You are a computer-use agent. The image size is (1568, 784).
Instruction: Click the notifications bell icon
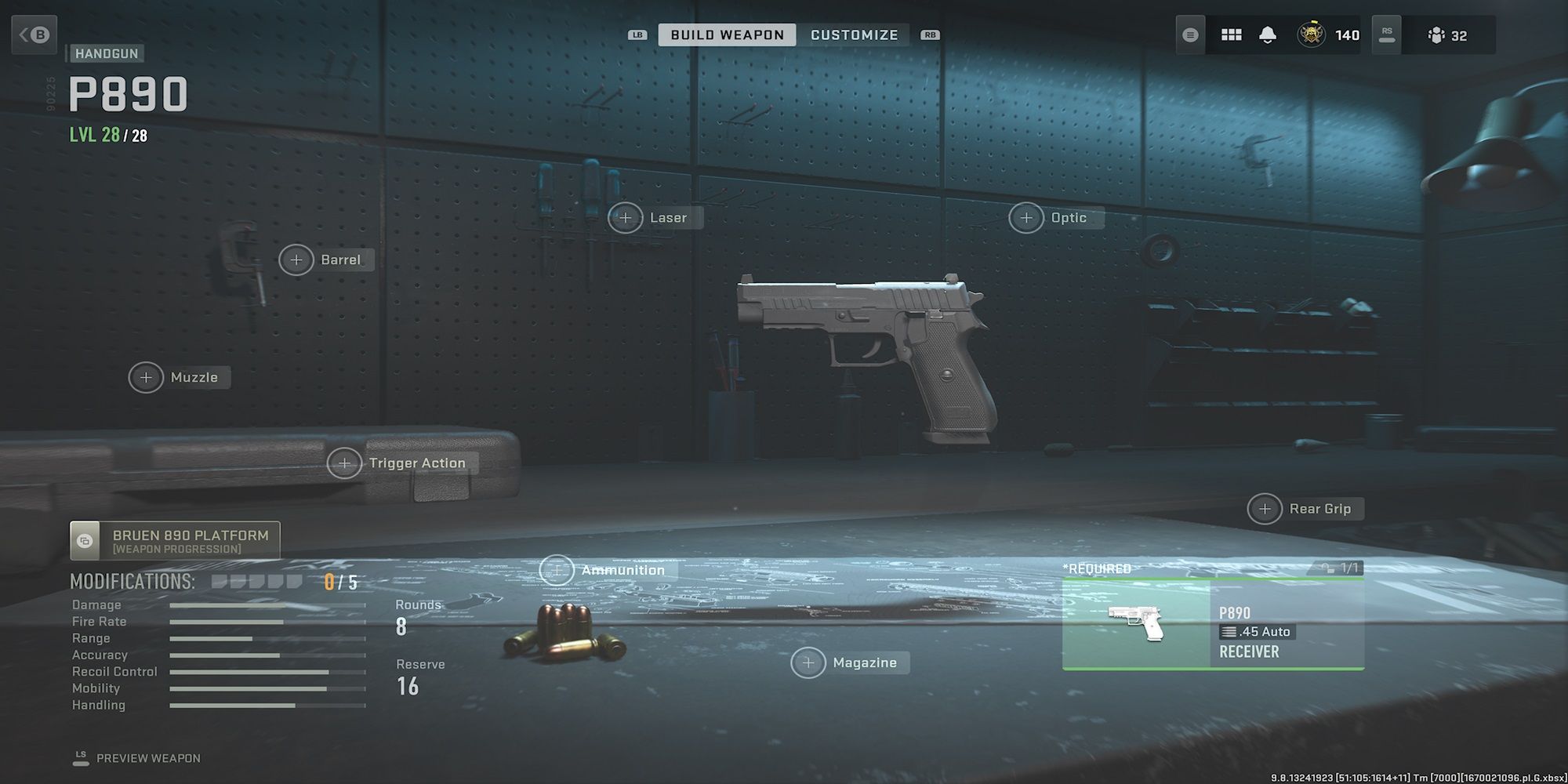coord(1268,34)
